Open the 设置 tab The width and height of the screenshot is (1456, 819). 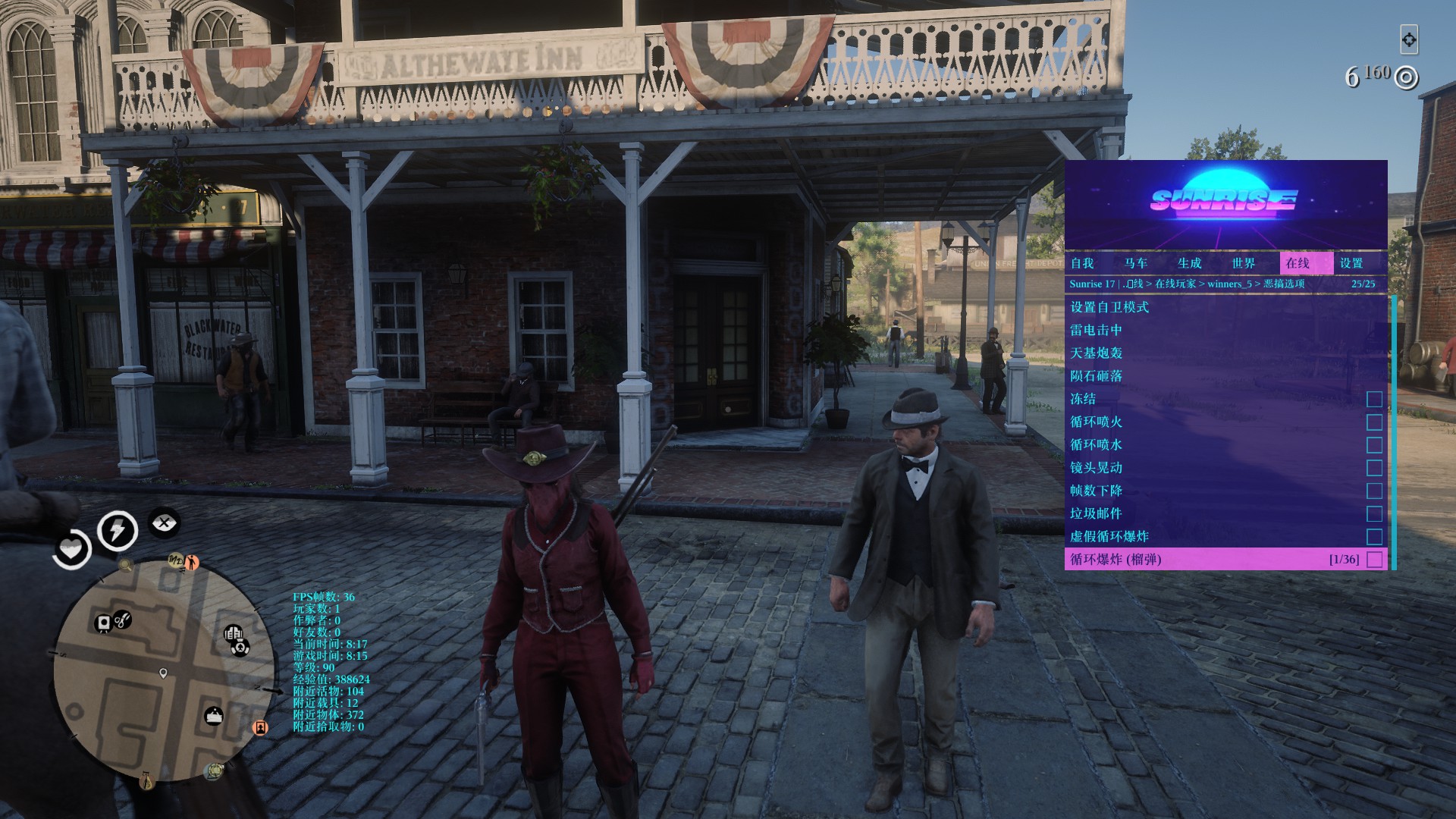(1351, 263)
